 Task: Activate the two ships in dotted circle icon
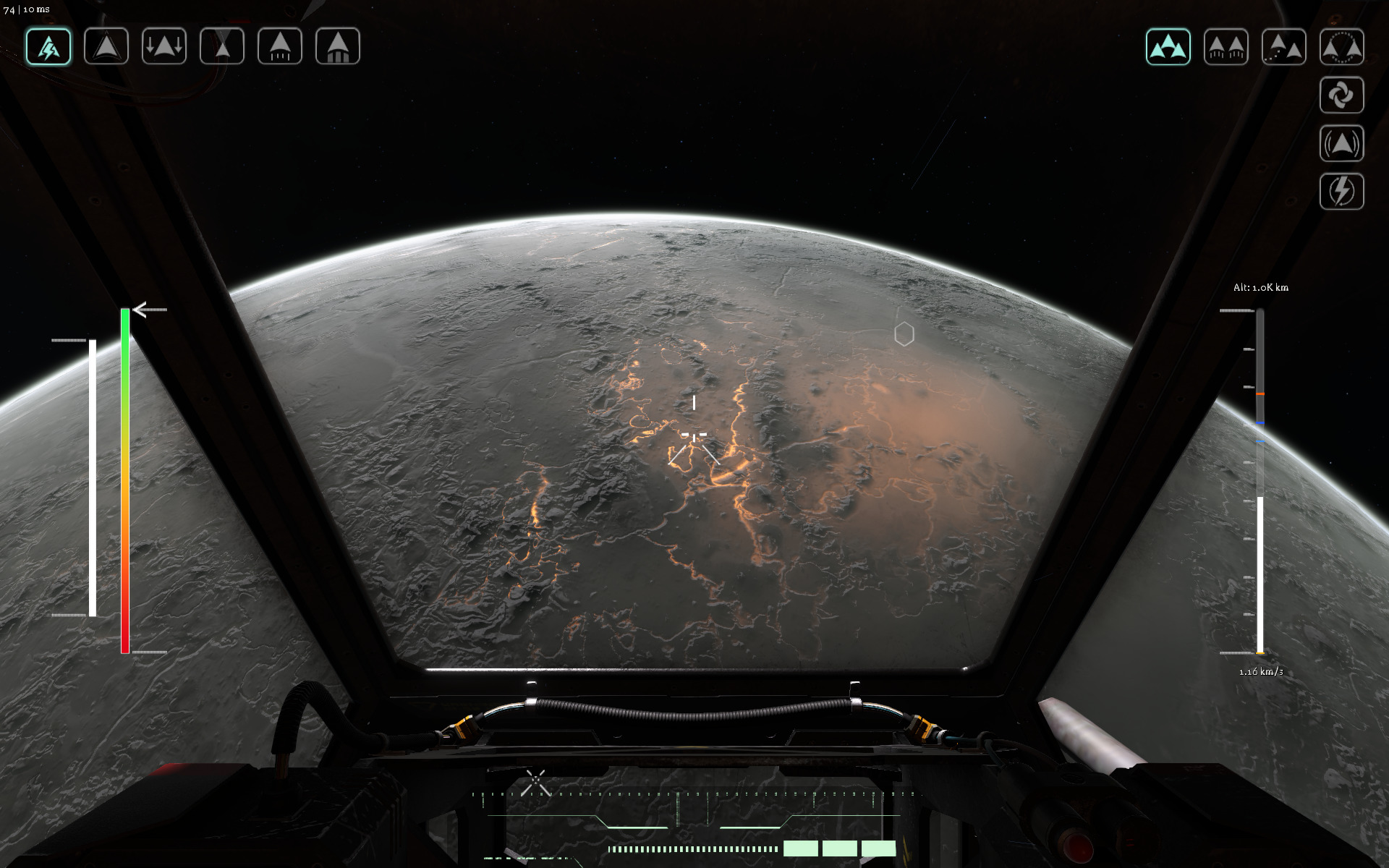[1341, 47]
